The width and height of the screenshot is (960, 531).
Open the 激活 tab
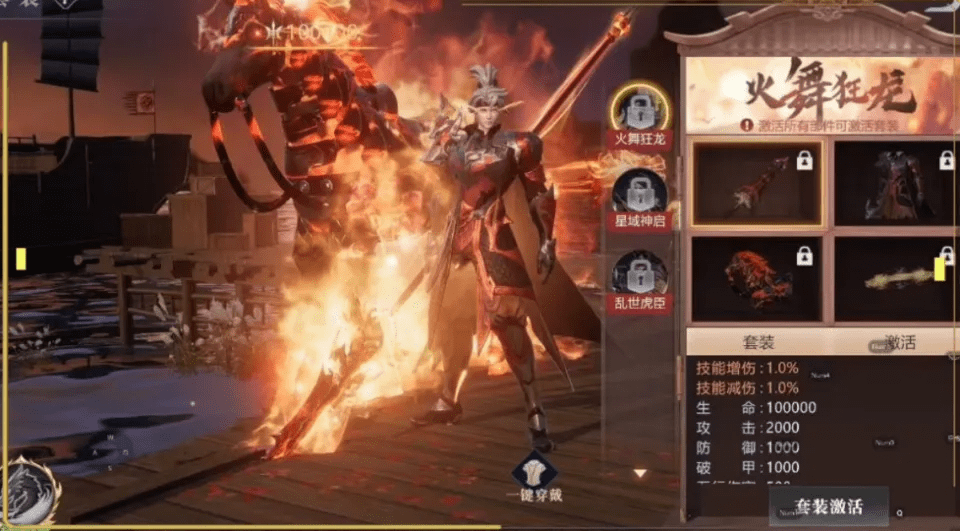[897, 342]
